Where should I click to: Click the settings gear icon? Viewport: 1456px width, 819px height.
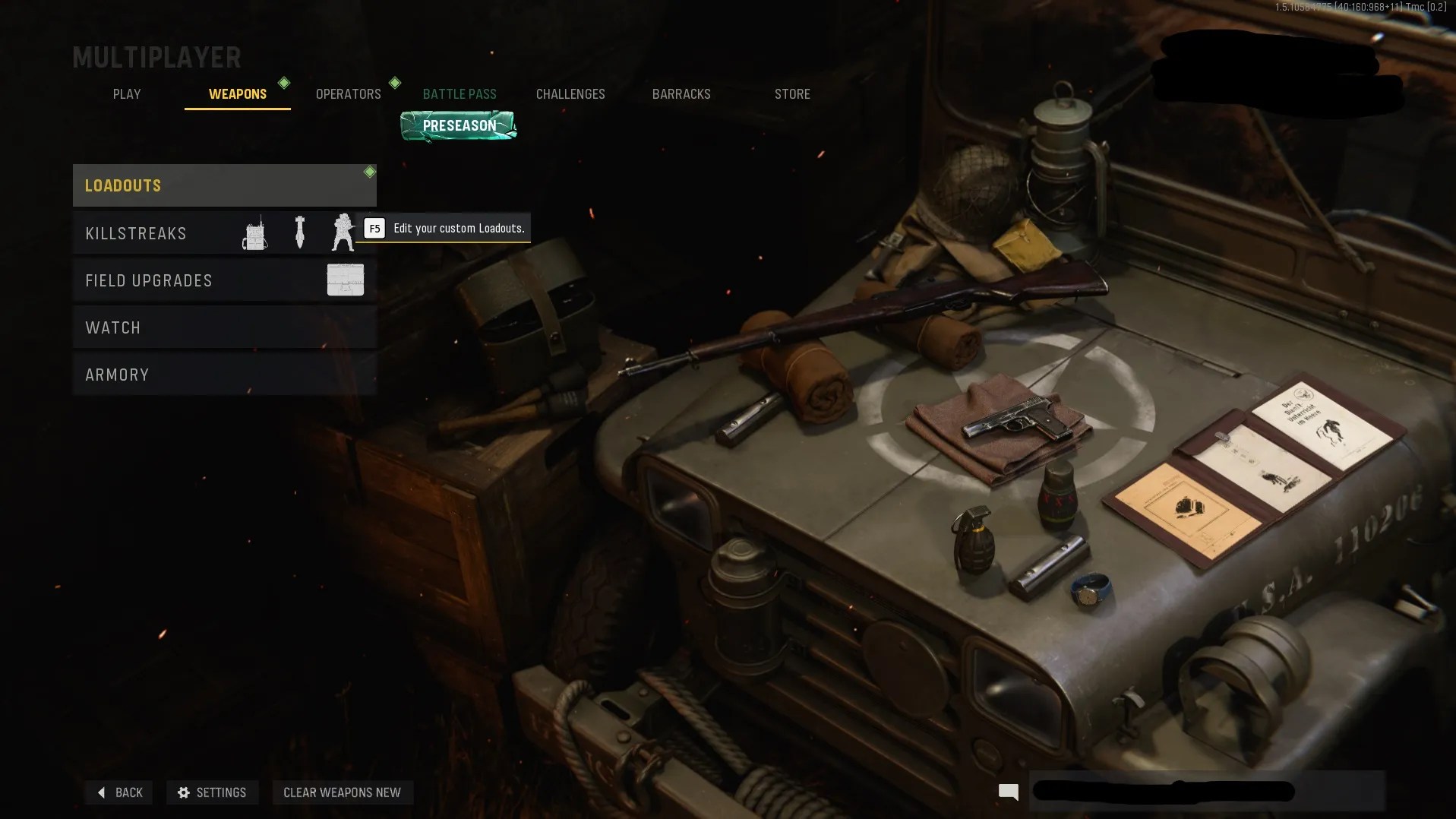(x=185, y=792)
